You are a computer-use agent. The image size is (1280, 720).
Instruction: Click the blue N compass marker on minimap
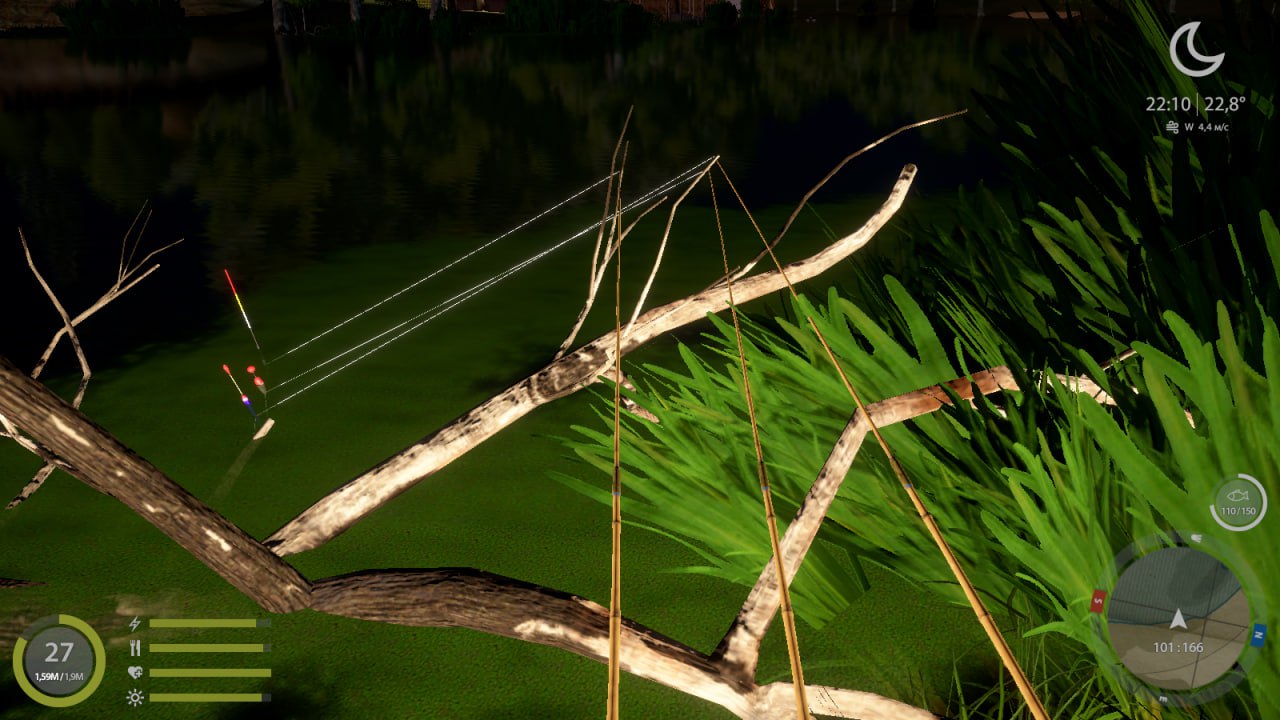[x=1258, y=634]
